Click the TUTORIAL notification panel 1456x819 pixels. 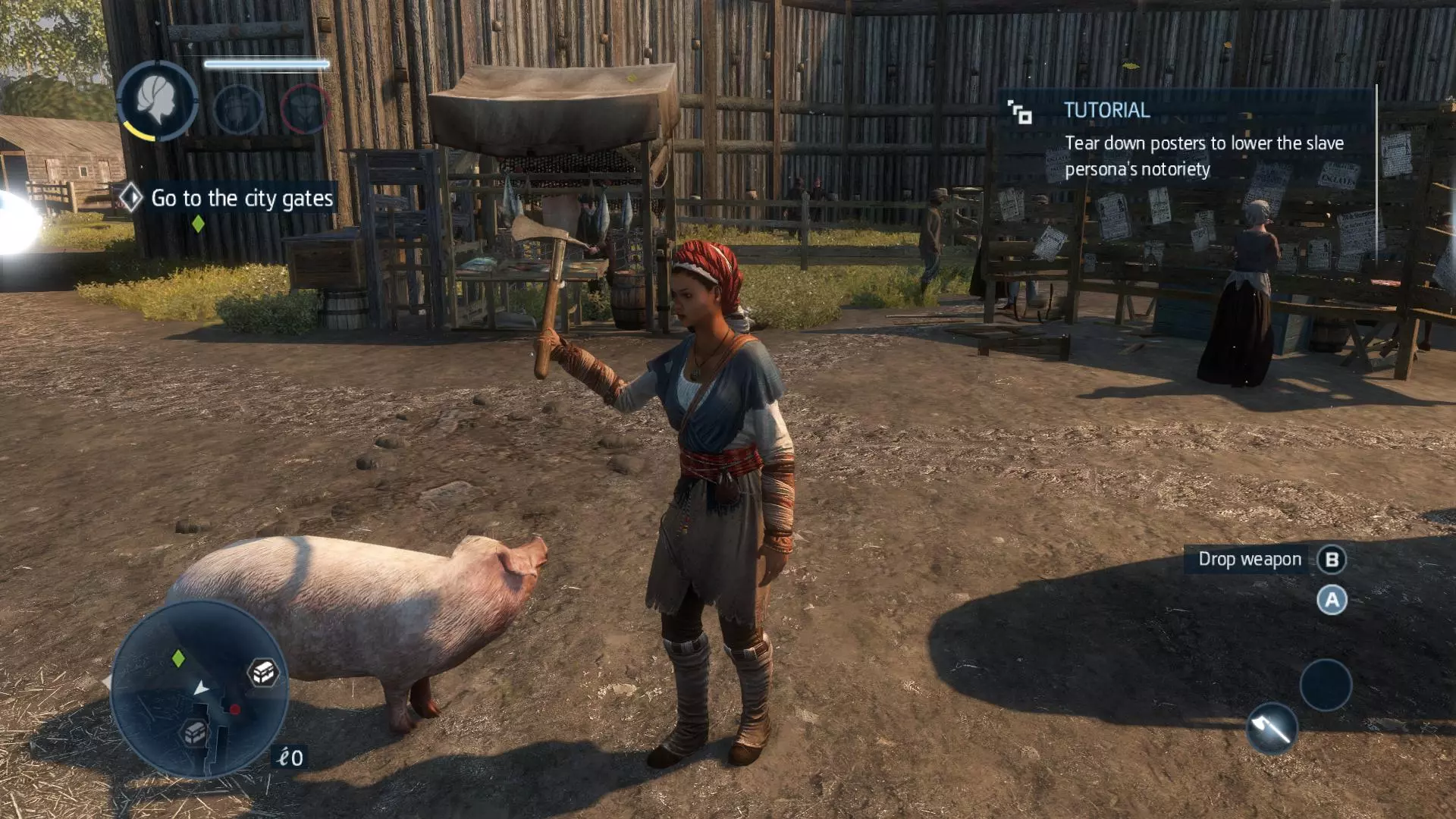[1188, 141]
